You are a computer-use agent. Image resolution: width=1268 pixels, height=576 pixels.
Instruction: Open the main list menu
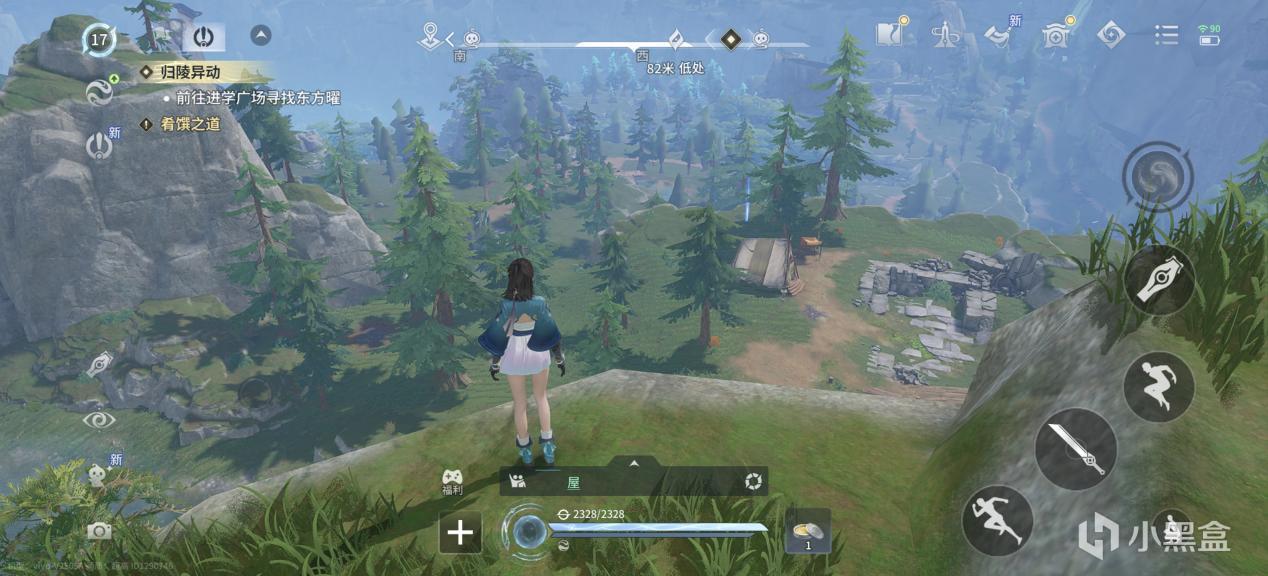point(1166,35)
